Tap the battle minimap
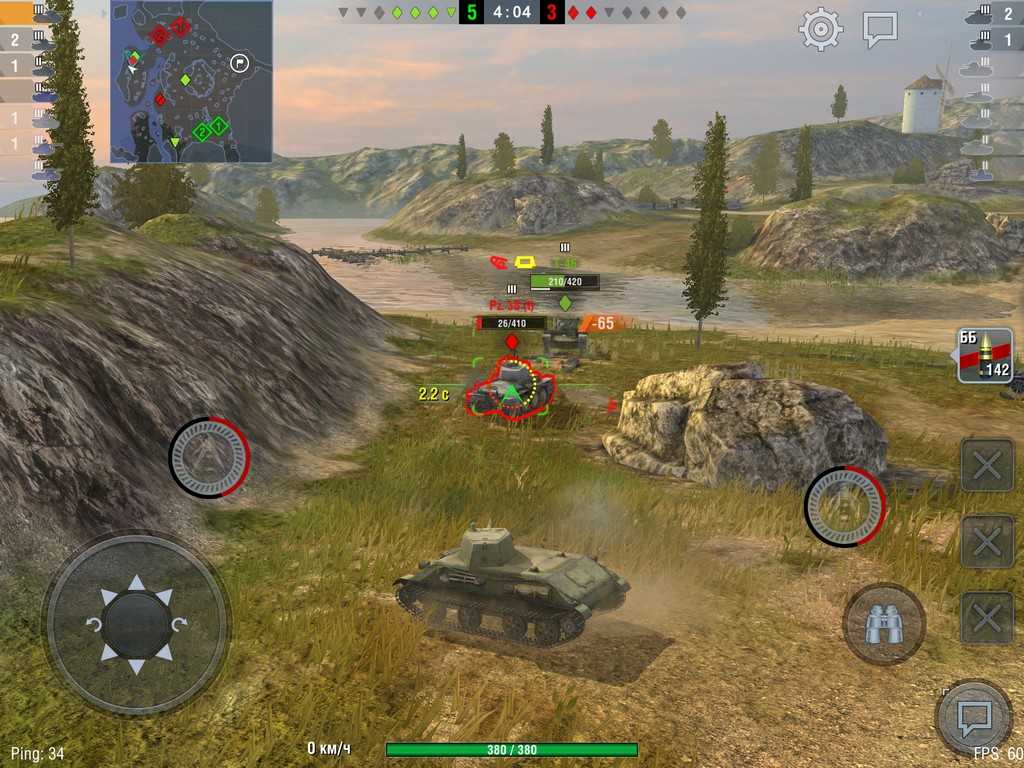Image resolution: width=1024 pixels, height=768 pixels. pos(191,81)
